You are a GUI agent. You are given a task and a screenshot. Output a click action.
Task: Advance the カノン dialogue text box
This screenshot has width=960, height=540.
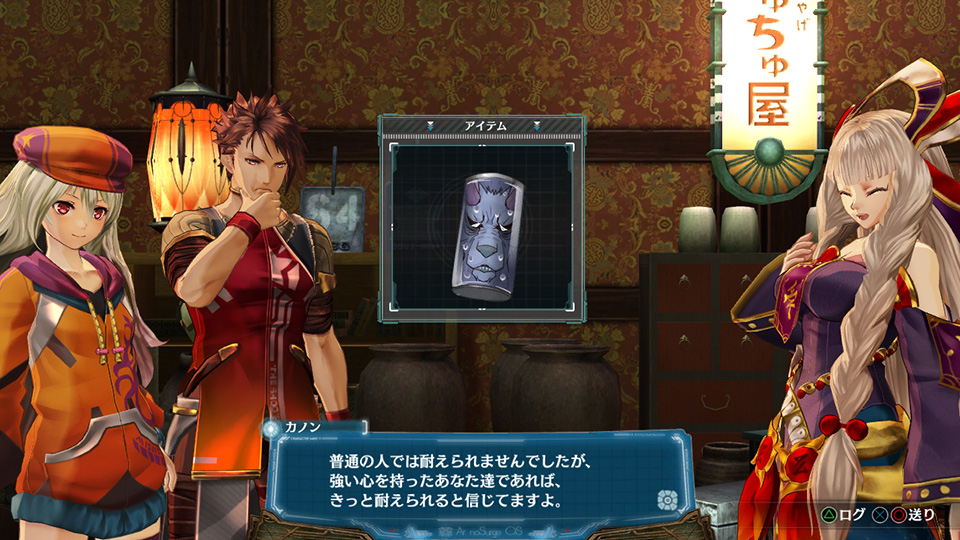click(x=470, y=479)
